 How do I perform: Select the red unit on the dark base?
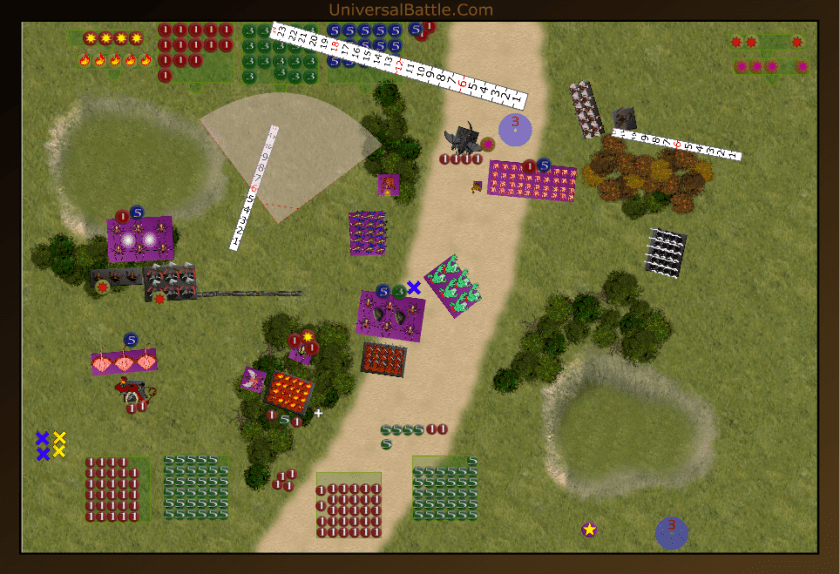coord(383,359)
